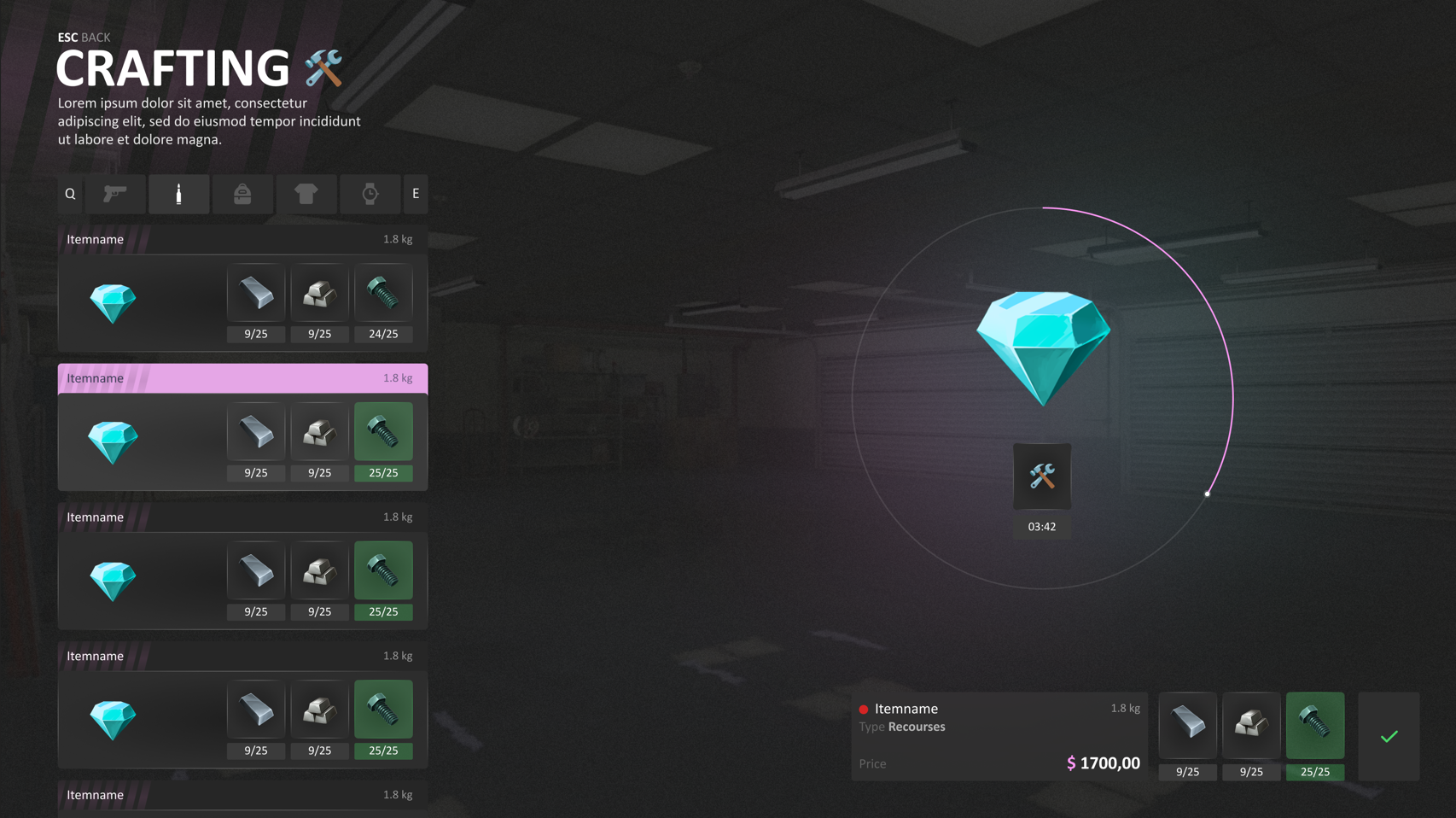The width and height of the screenshot is (1456, 818).
Task: Click the red status dot next to Itemname
Action: (864, 709)
